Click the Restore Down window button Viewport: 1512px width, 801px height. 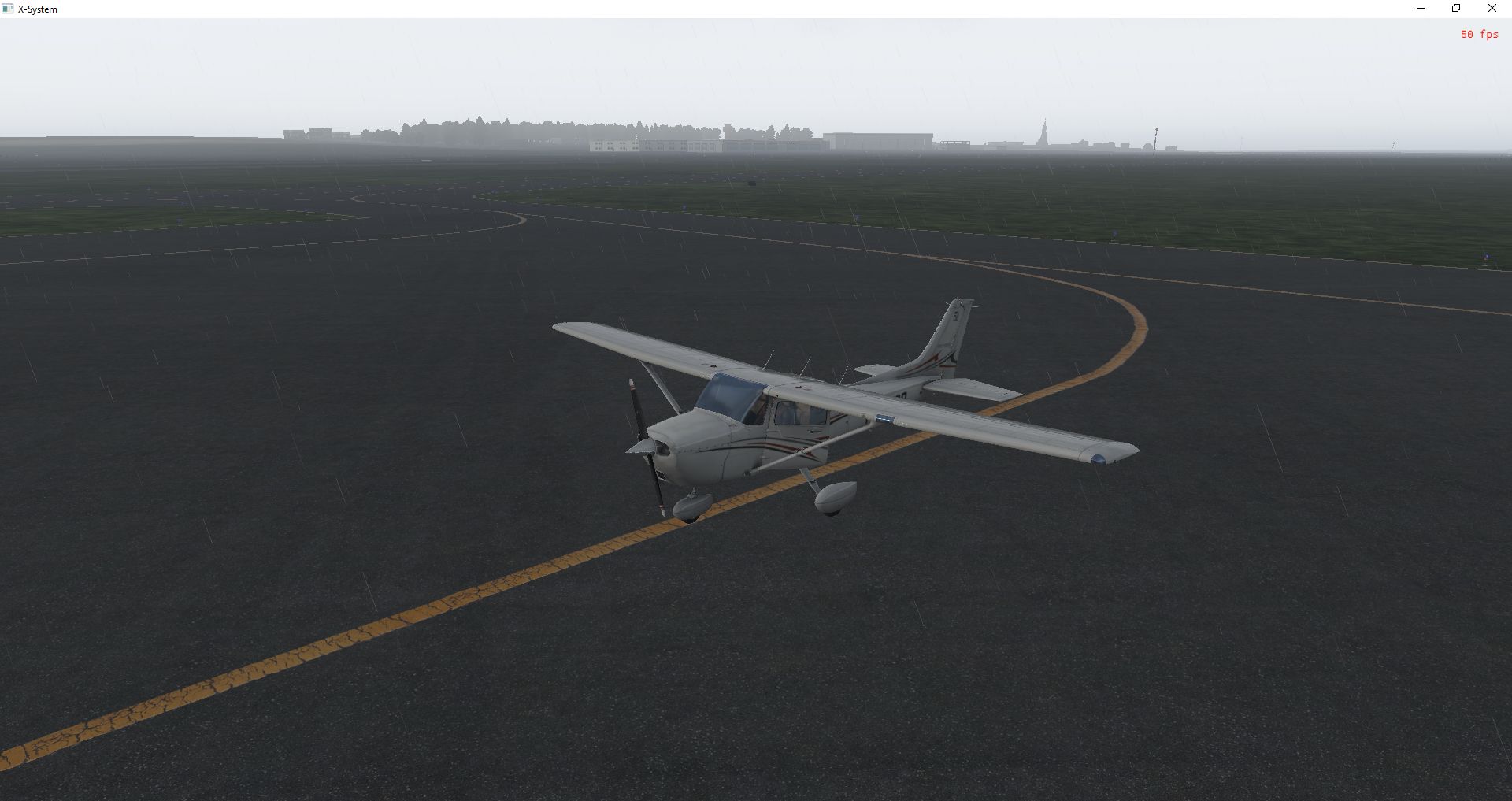[1456, 8]
